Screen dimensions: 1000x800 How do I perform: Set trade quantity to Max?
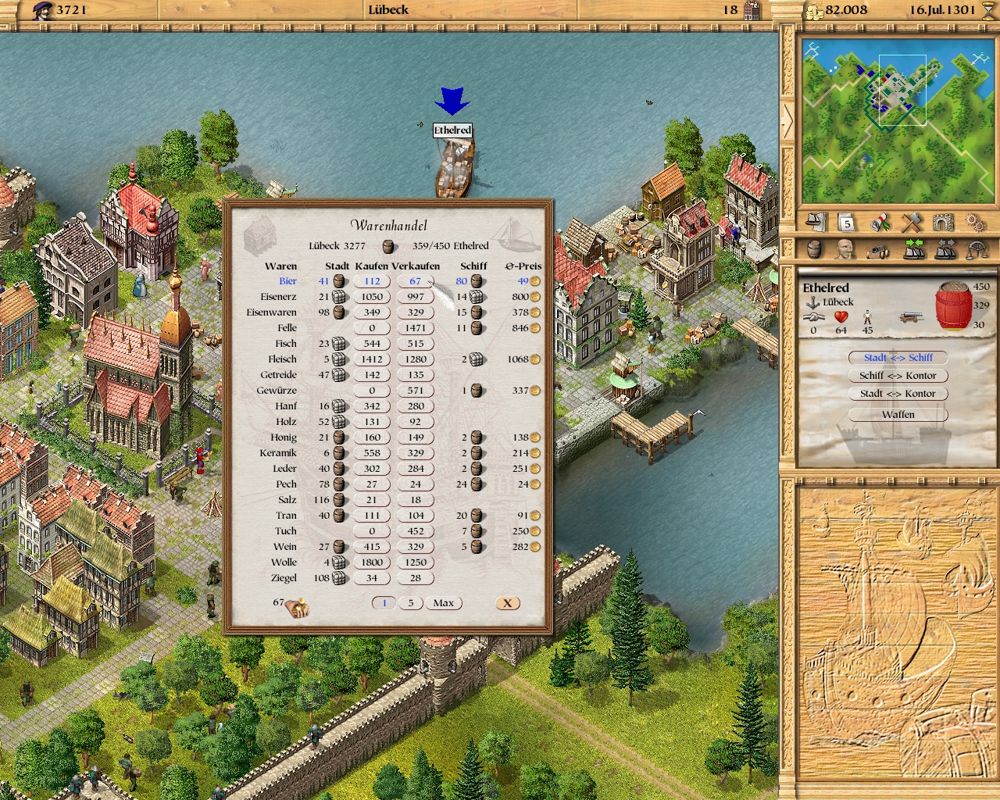click(x=444, y=603)
